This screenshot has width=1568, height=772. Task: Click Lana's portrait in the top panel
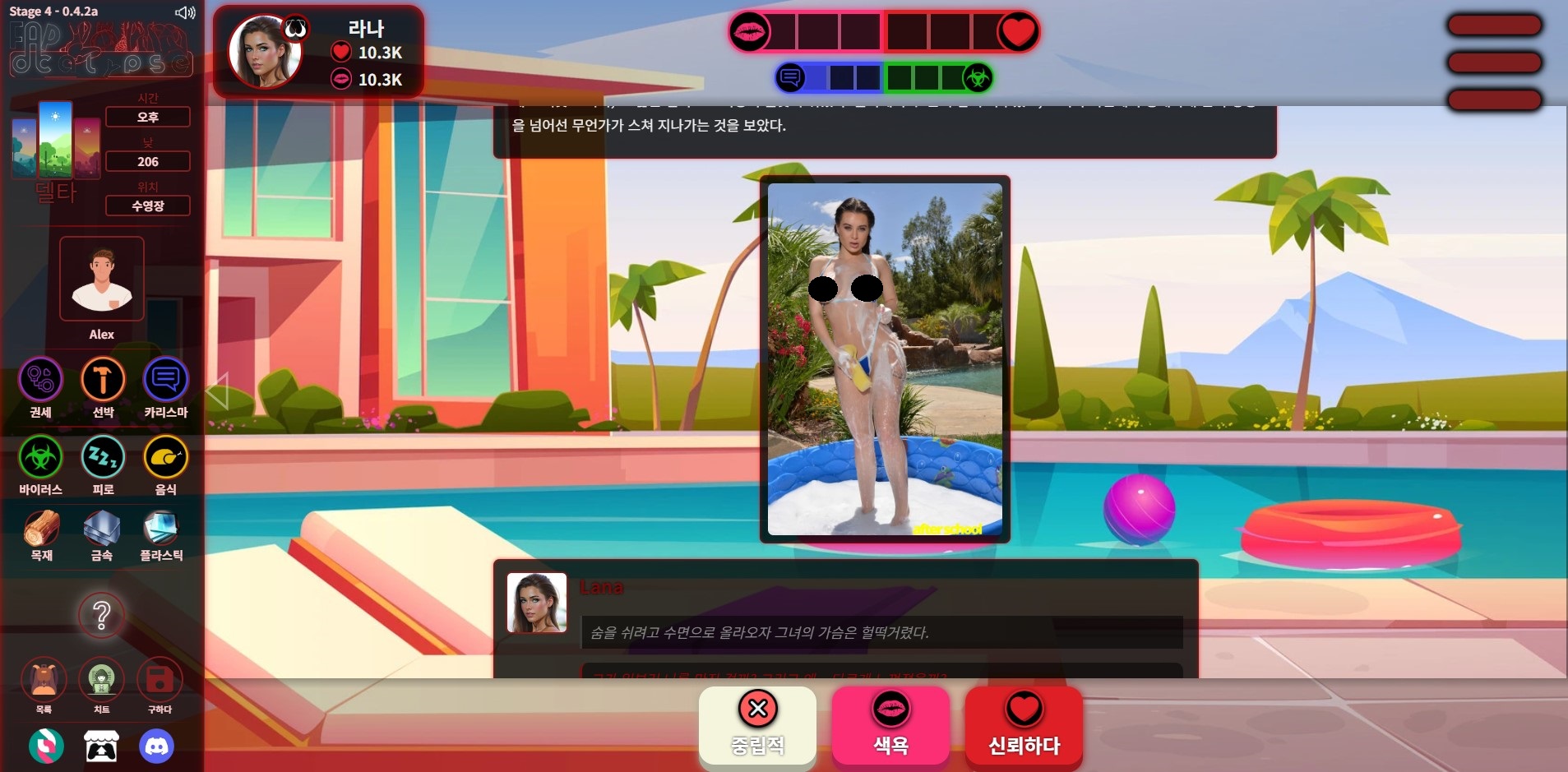264,51
